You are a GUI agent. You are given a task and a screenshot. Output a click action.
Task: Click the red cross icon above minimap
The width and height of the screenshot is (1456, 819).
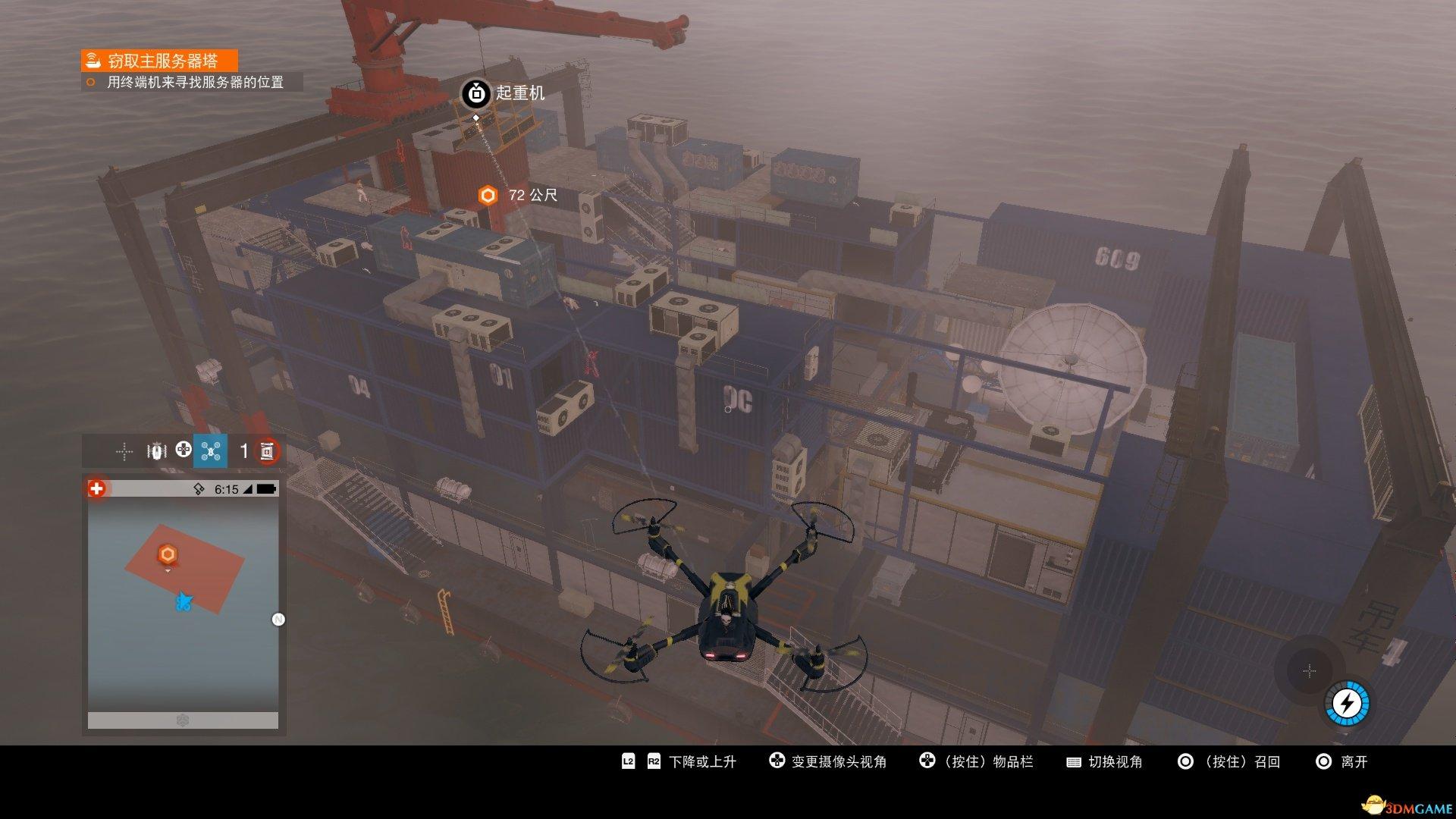pyautogui.click(x=96, y=489)
